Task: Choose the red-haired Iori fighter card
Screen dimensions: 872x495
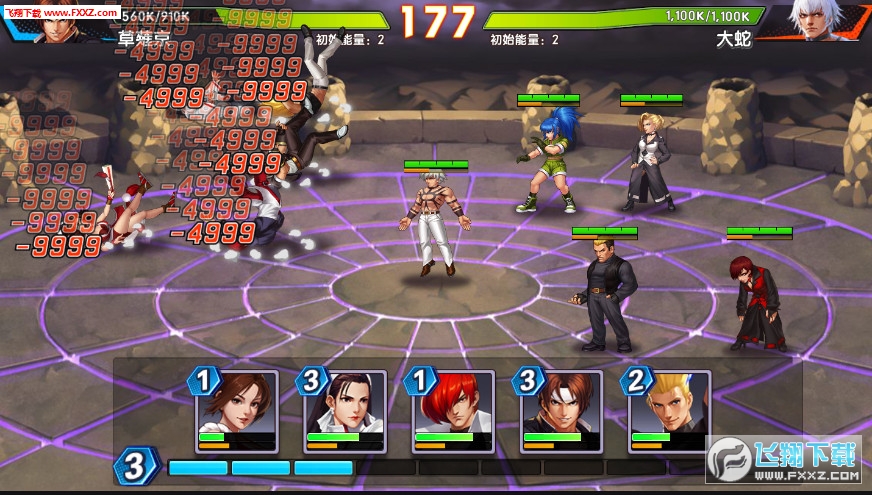Action: (x=453, y=407)
